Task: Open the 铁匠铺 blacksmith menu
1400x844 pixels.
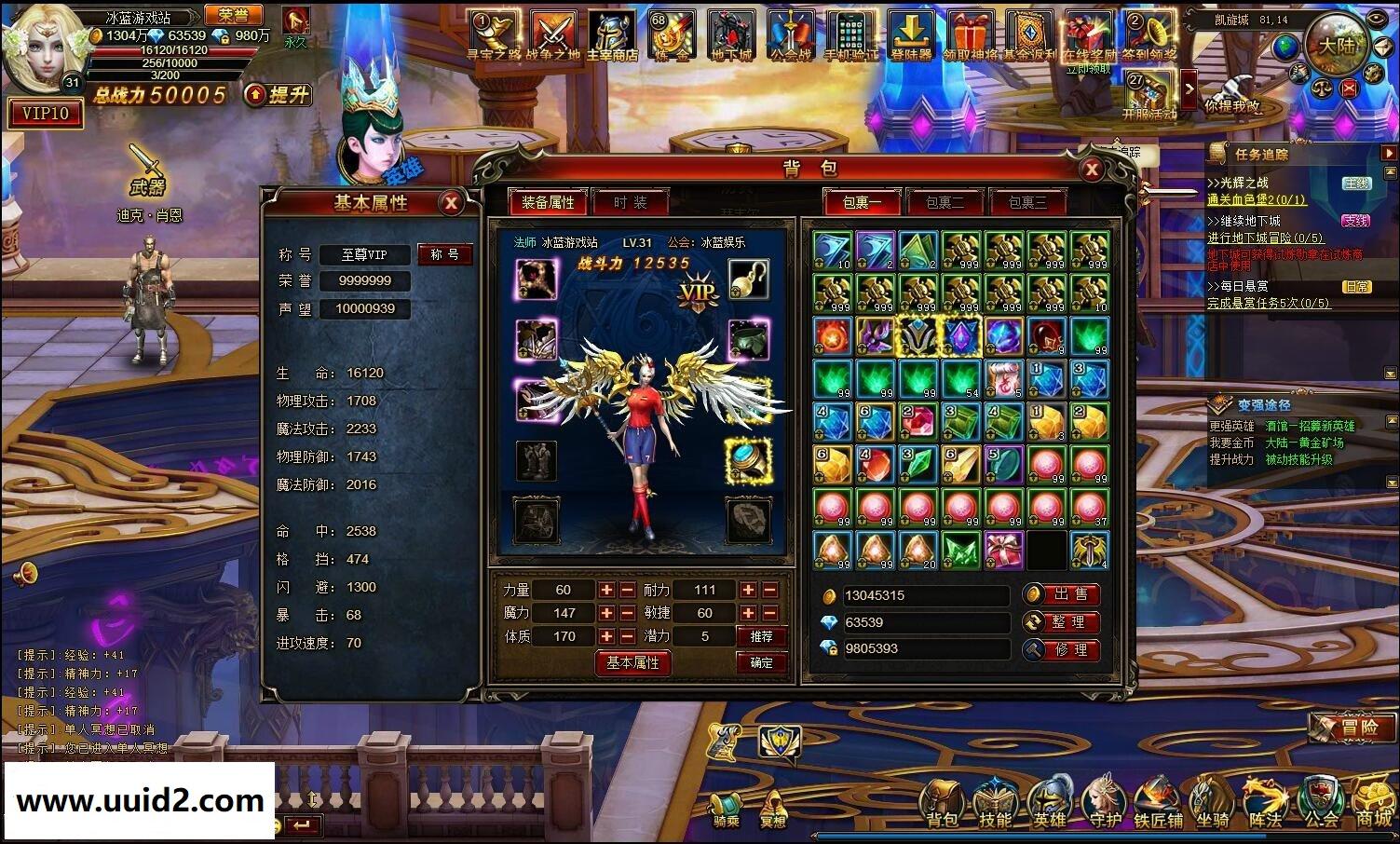Action: [x=1157, y=803]
